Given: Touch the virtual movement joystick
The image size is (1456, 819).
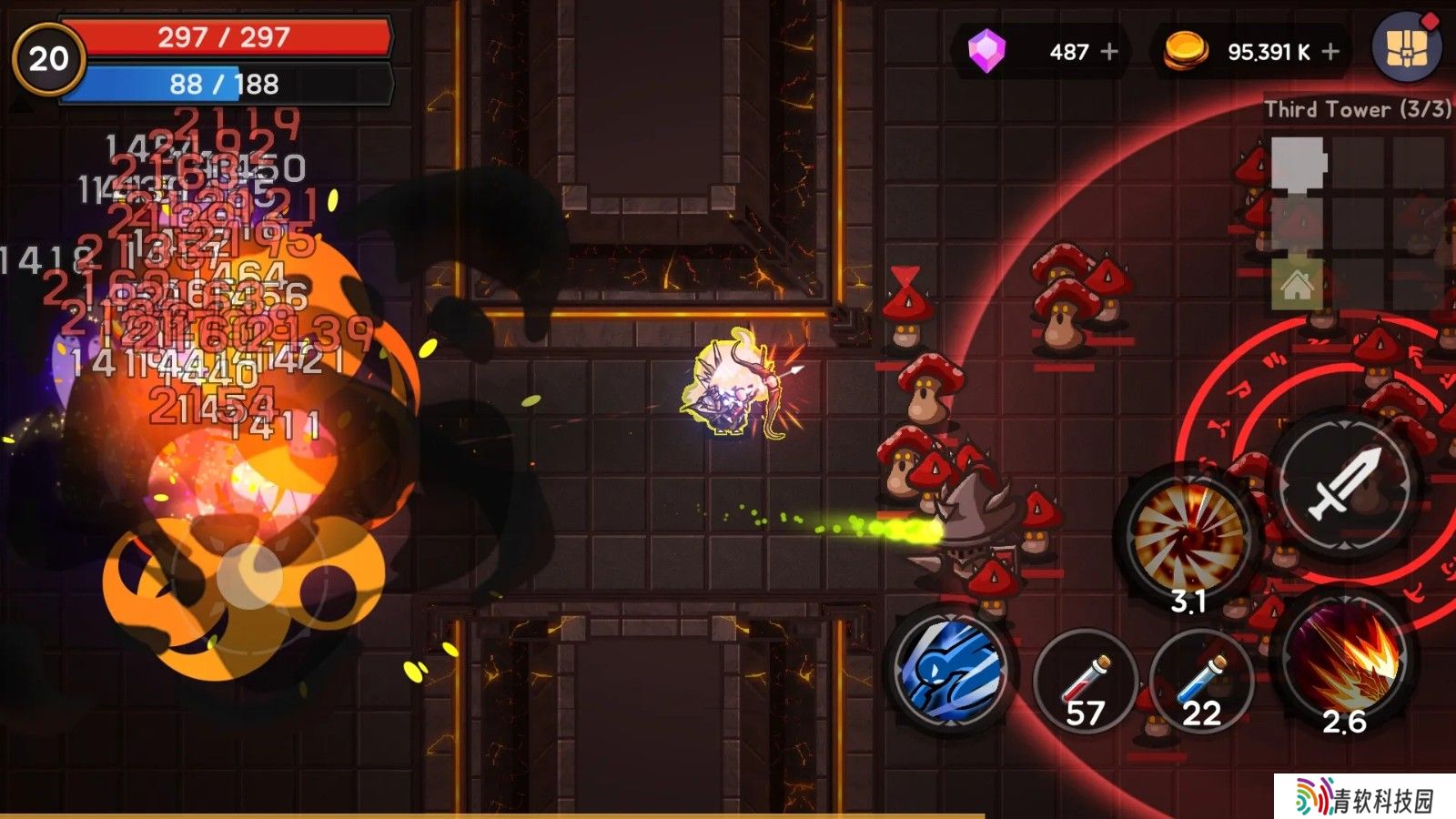Looking at the screenshot, I should (x=248, y=575).
